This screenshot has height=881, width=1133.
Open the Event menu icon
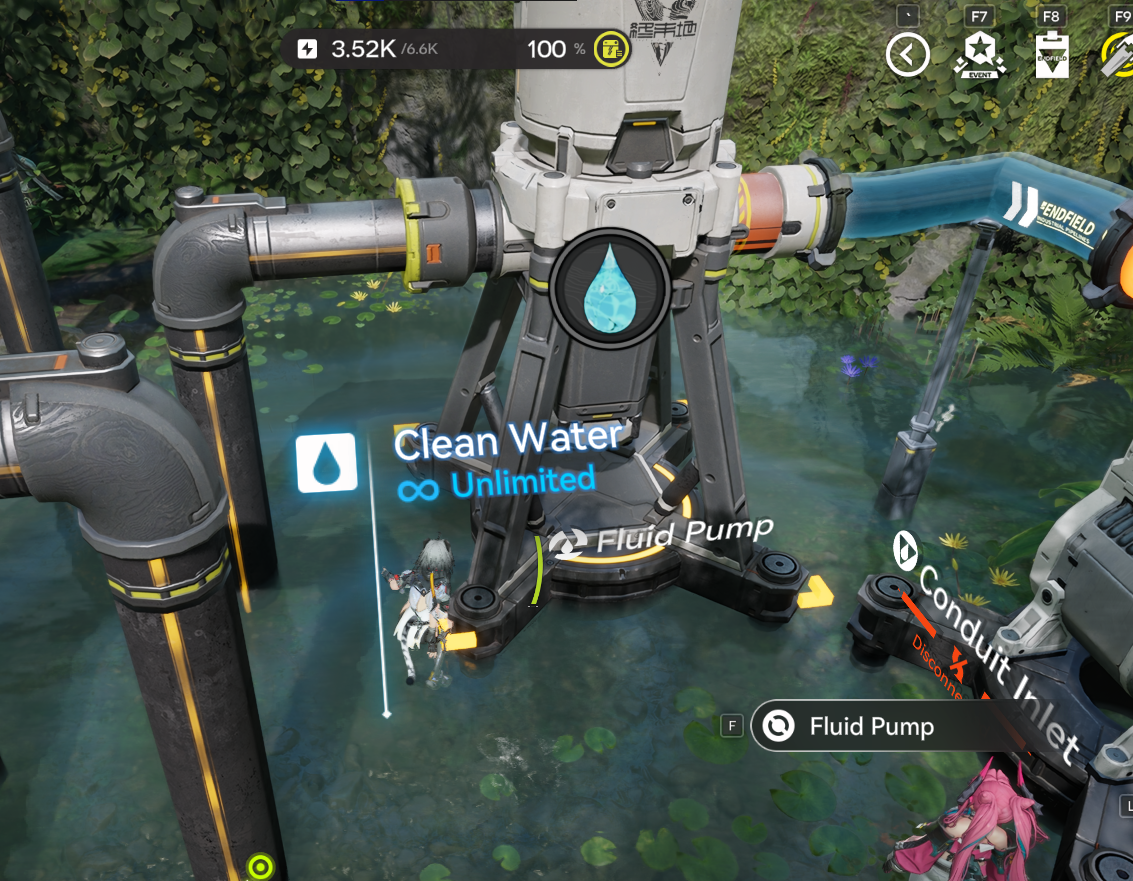(979, 54)
